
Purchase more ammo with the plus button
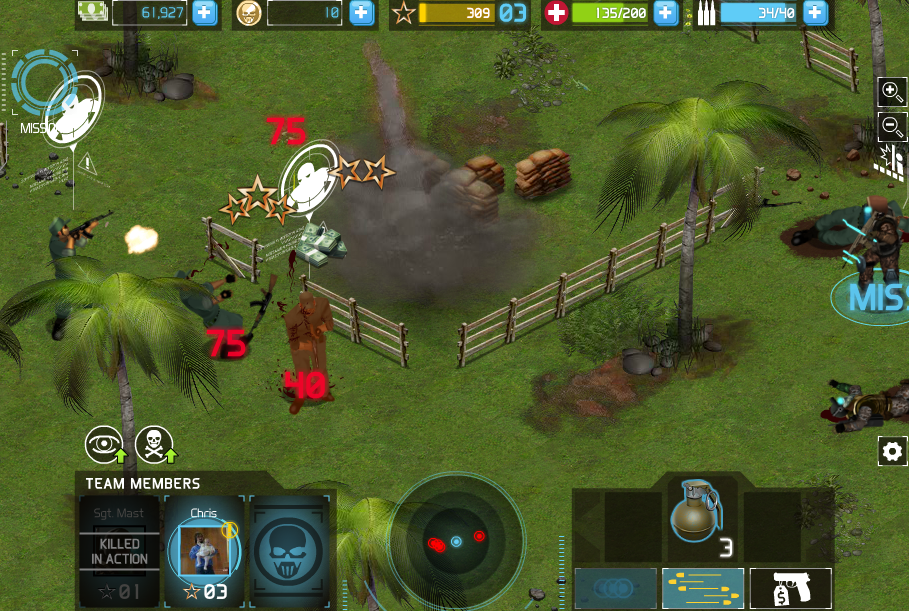816,13
